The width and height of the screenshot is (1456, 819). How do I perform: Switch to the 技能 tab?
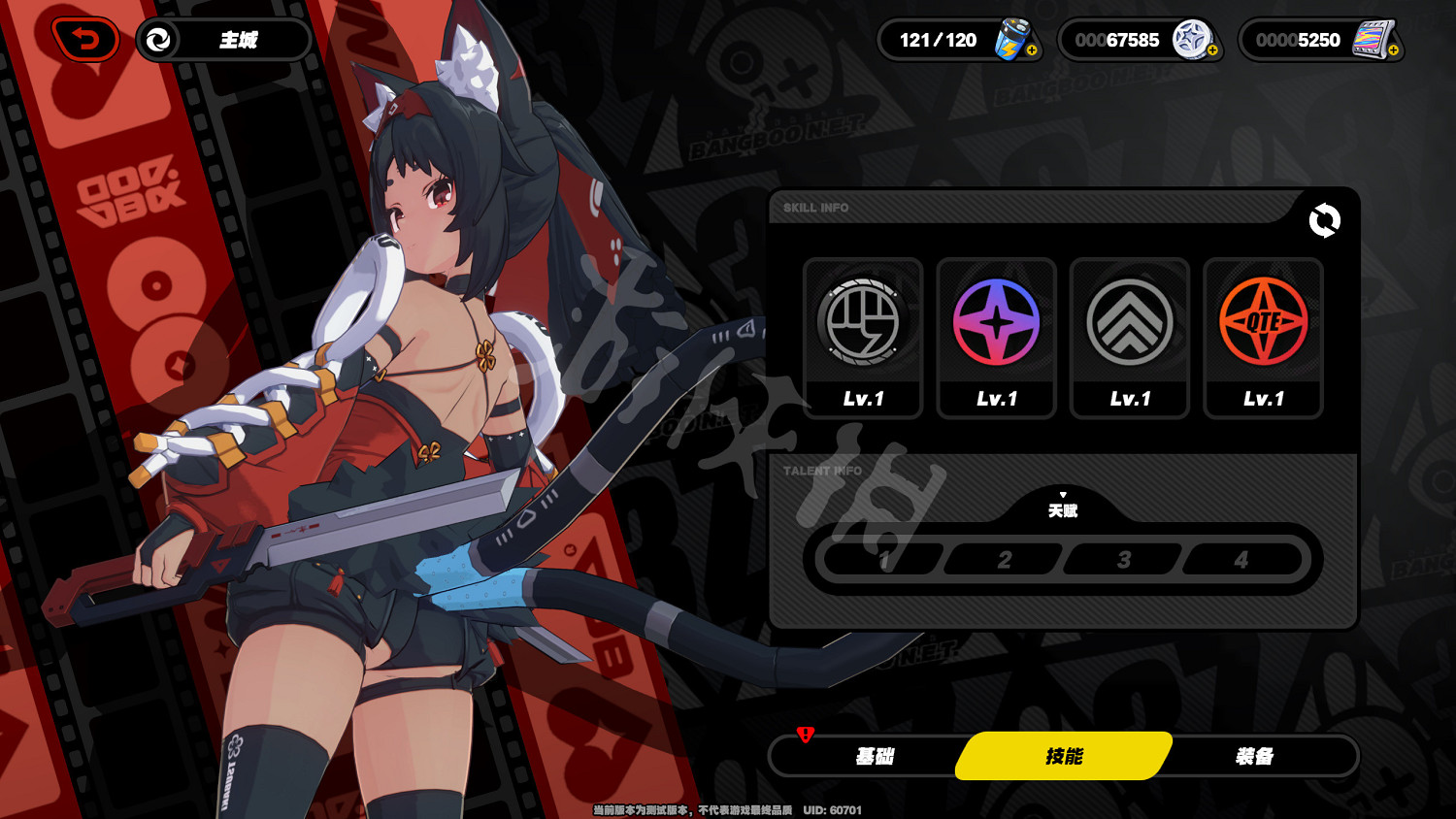(x=1064, y=756)
